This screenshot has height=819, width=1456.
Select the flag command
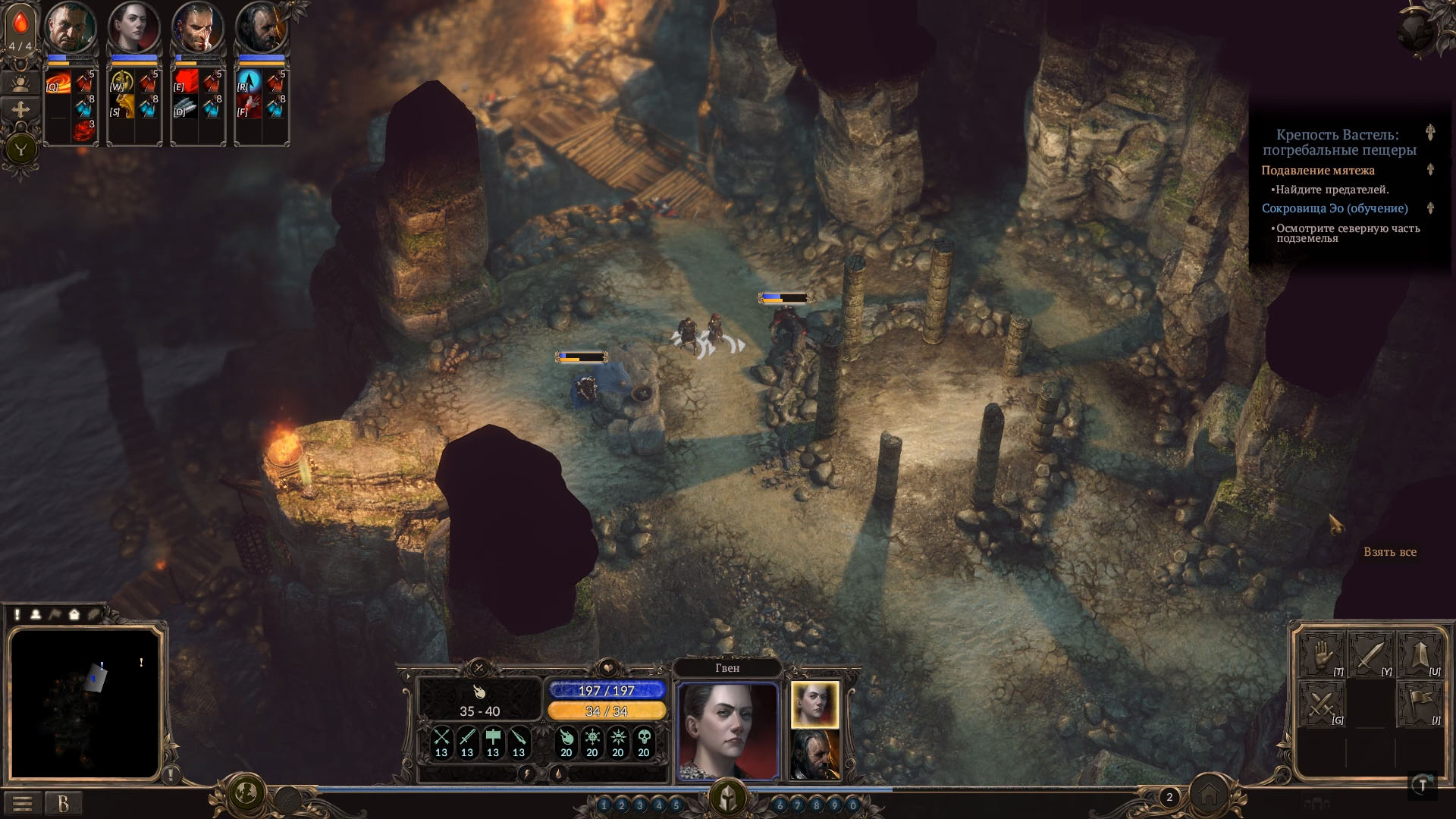pos(1420,704)
